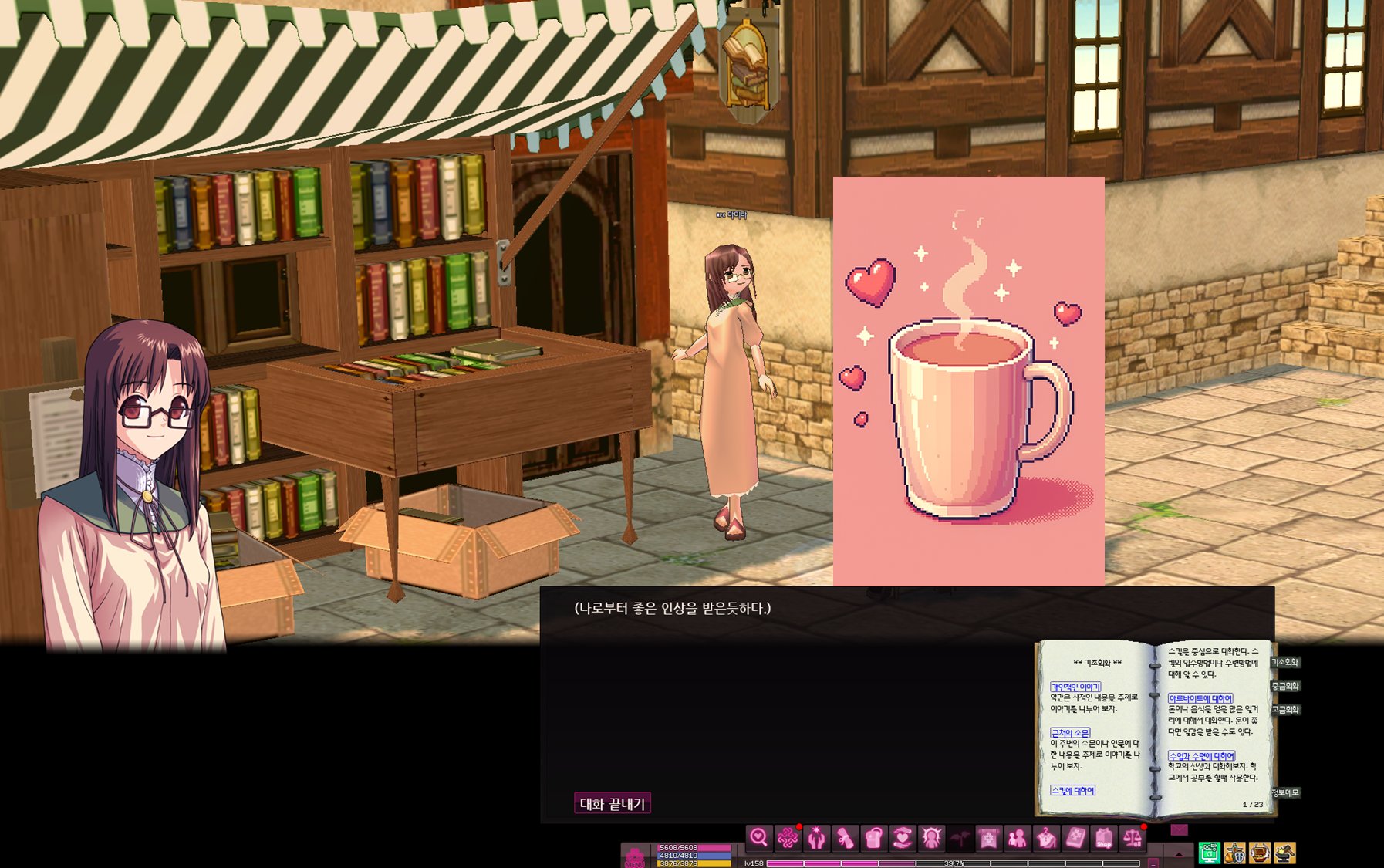Image resolution: width=1384 pixels, height=868 pixels.
Task: Open the flower MENU button
Action: (634, 856)
